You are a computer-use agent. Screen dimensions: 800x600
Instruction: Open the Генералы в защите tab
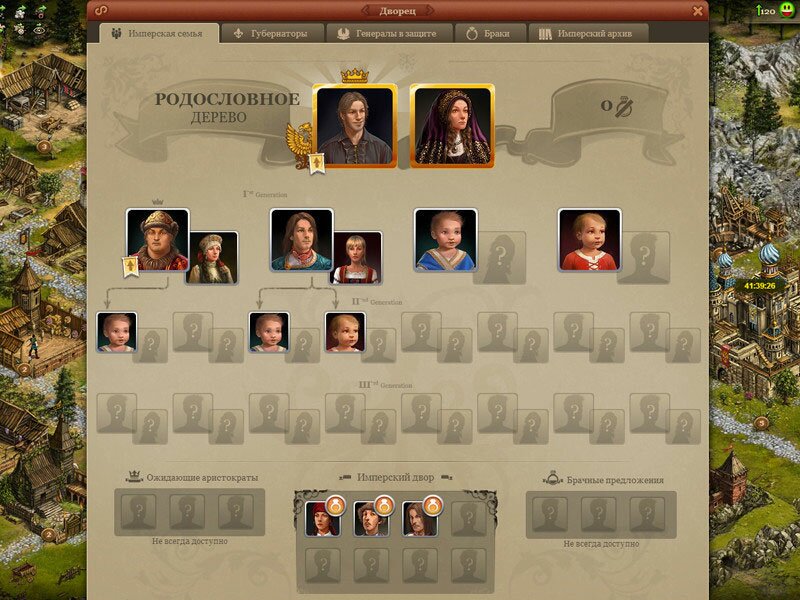[388, 33]
